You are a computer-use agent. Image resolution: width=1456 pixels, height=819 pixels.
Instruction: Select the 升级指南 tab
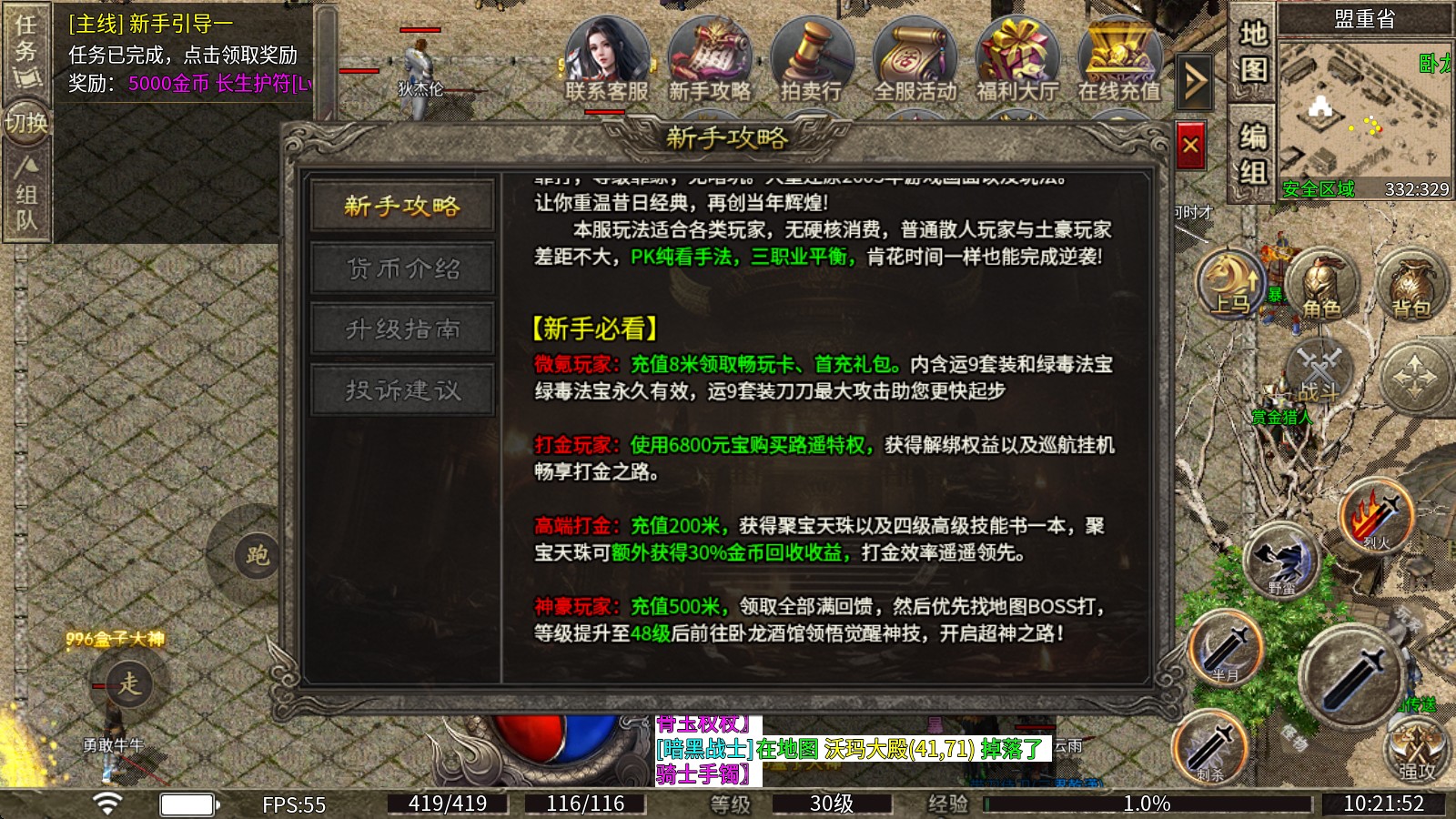pos(401,329)
